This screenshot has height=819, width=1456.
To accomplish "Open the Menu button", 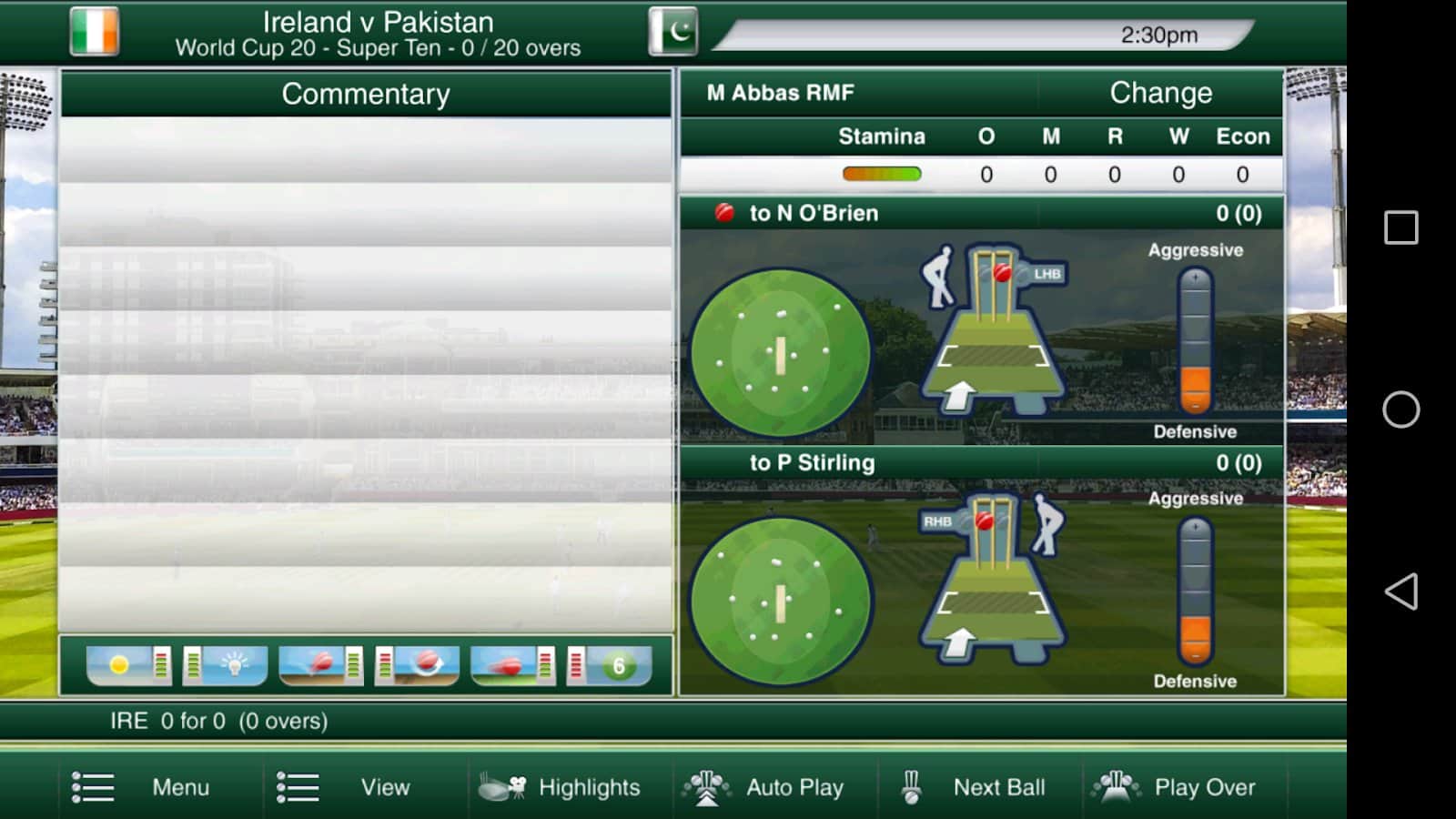I will click(x=142, y=787).
